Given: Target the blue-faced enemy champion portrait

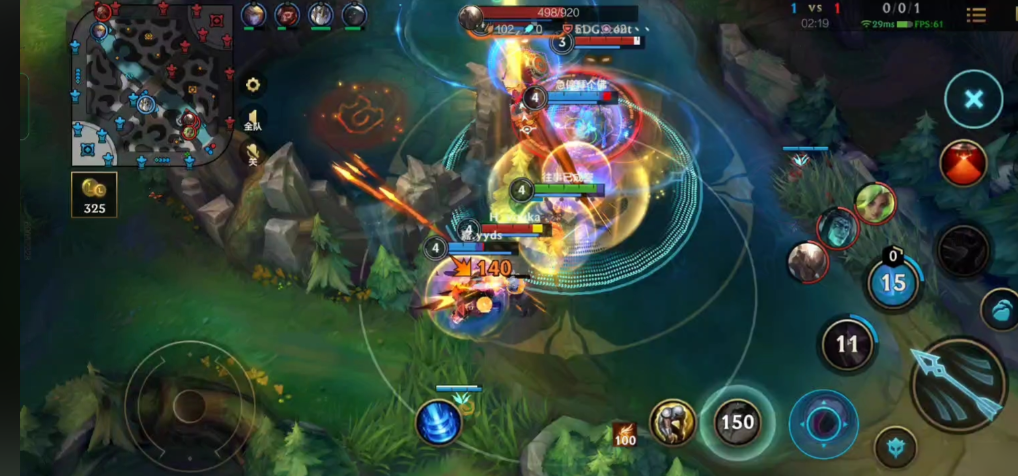Looking at the screenshot, I should point(838,228).
